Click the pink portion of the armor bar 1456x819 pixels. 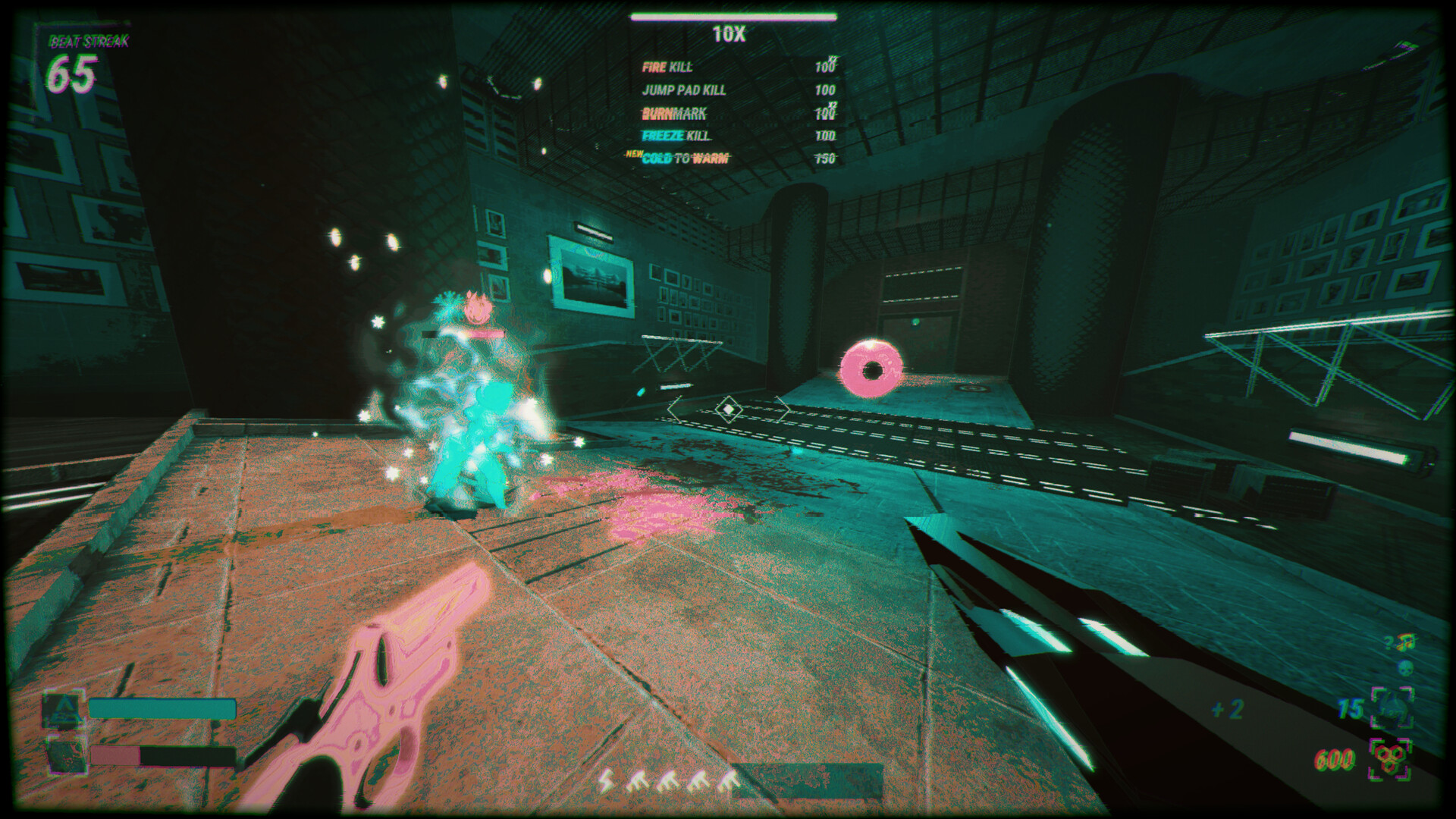(x=115, y=755)
